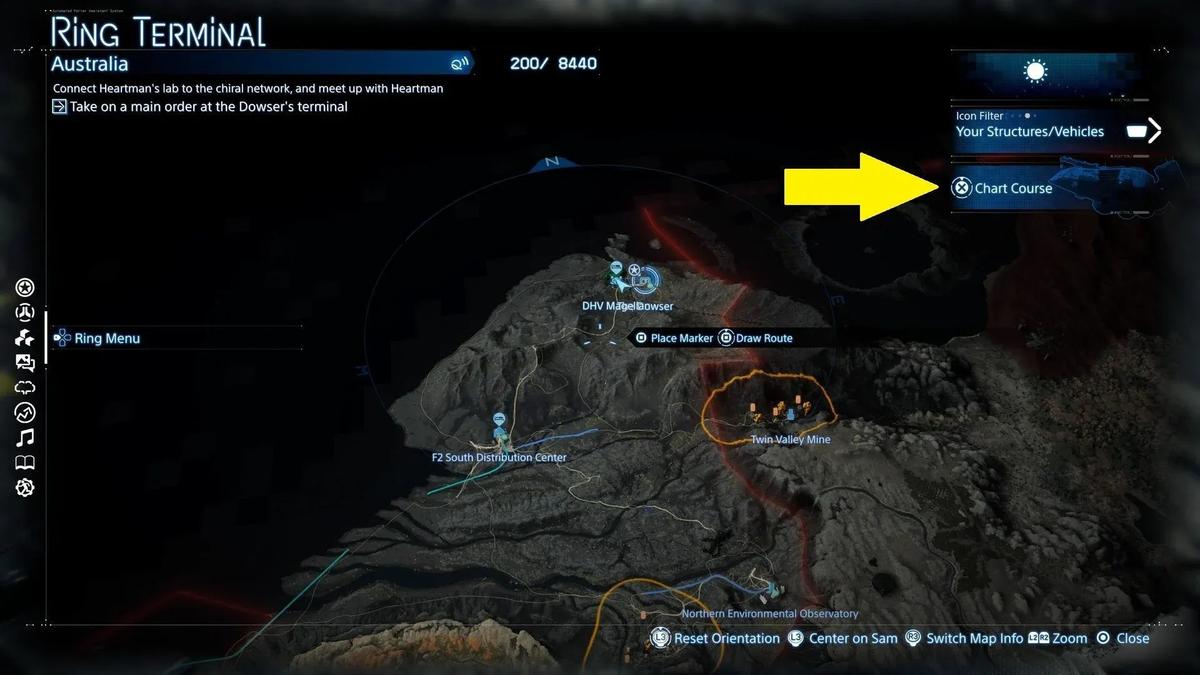Viewport: 1200px width, 675px height.
Task: Open the photo and chat sidebar icon
Action: click(x=25, y=363)
